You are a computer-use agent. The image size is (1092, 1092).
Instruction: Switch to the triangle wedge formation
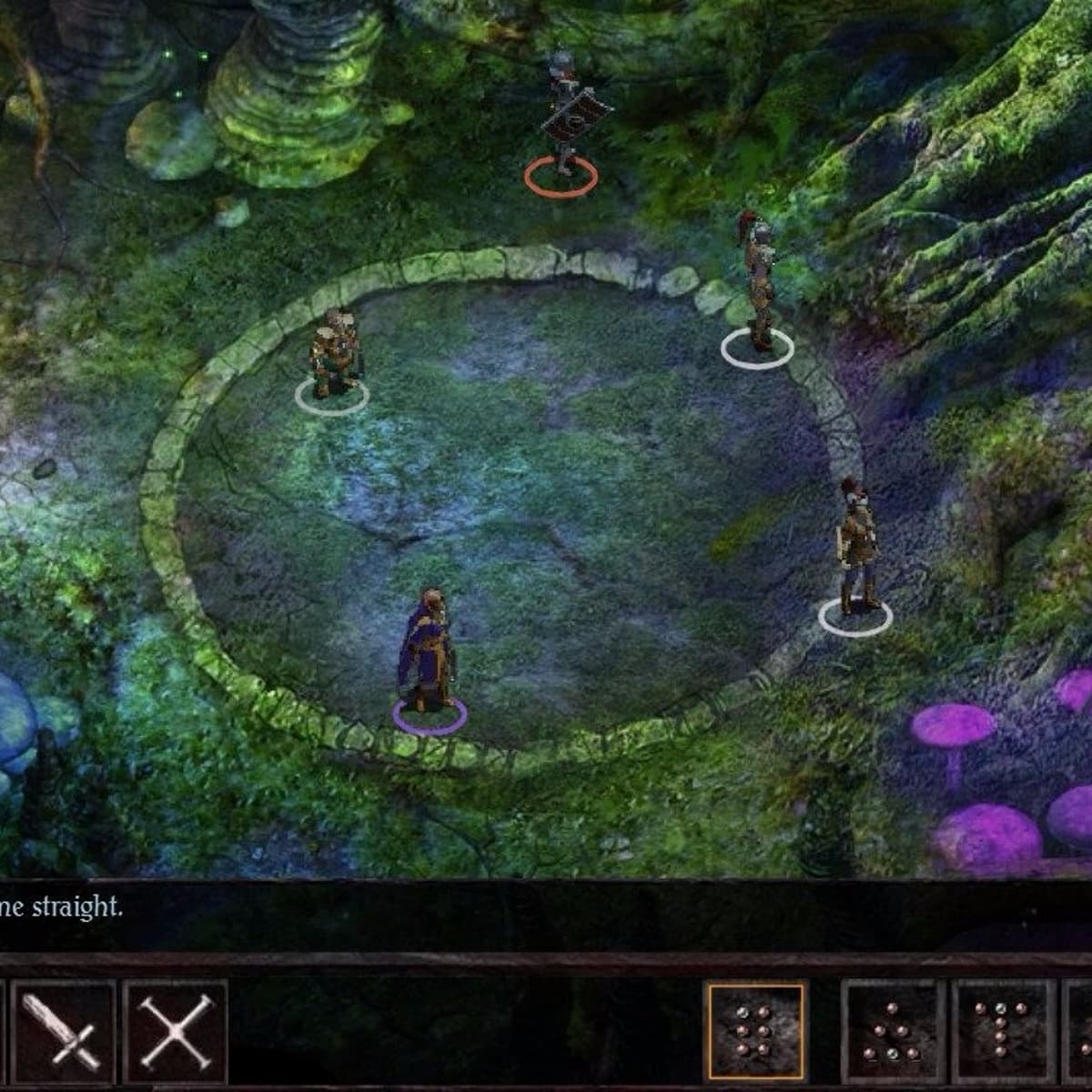coord(893,1030)
